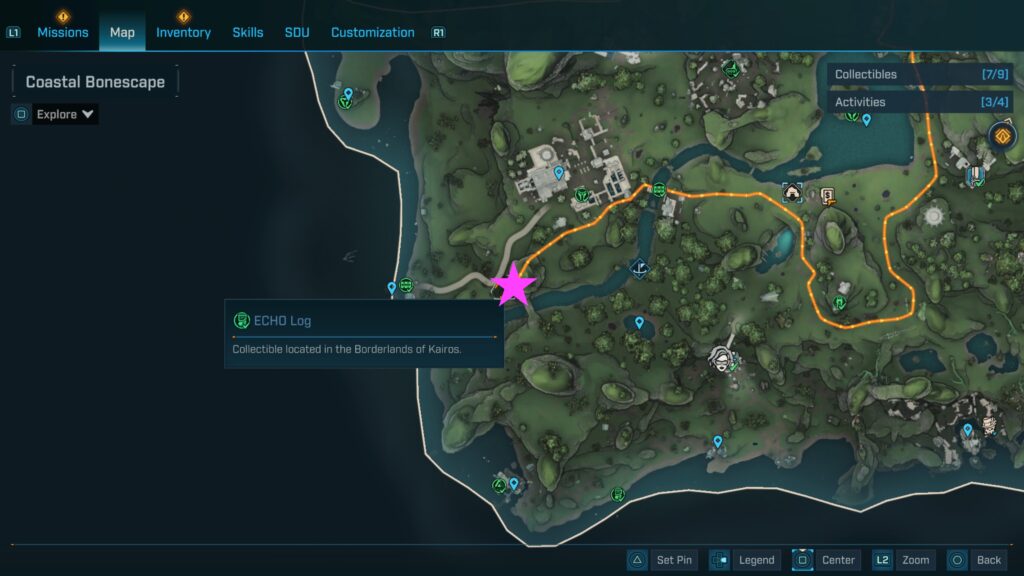Open the Customization tab
Image resolution: width=1024 pixels, height=576 pixels.
pyautogui.click(x=372, y=32)
